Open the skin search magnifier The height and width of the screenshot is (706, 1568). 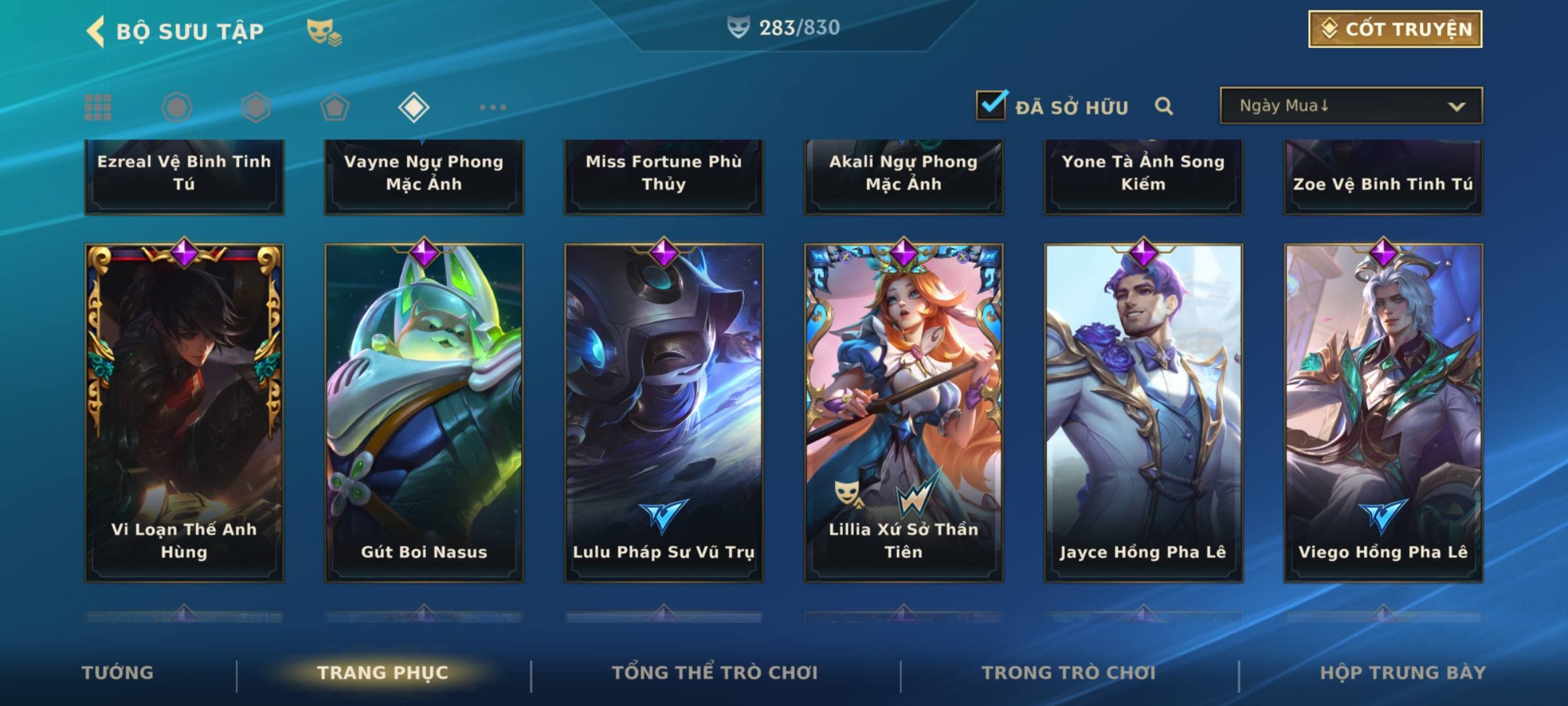(1164, 106)
